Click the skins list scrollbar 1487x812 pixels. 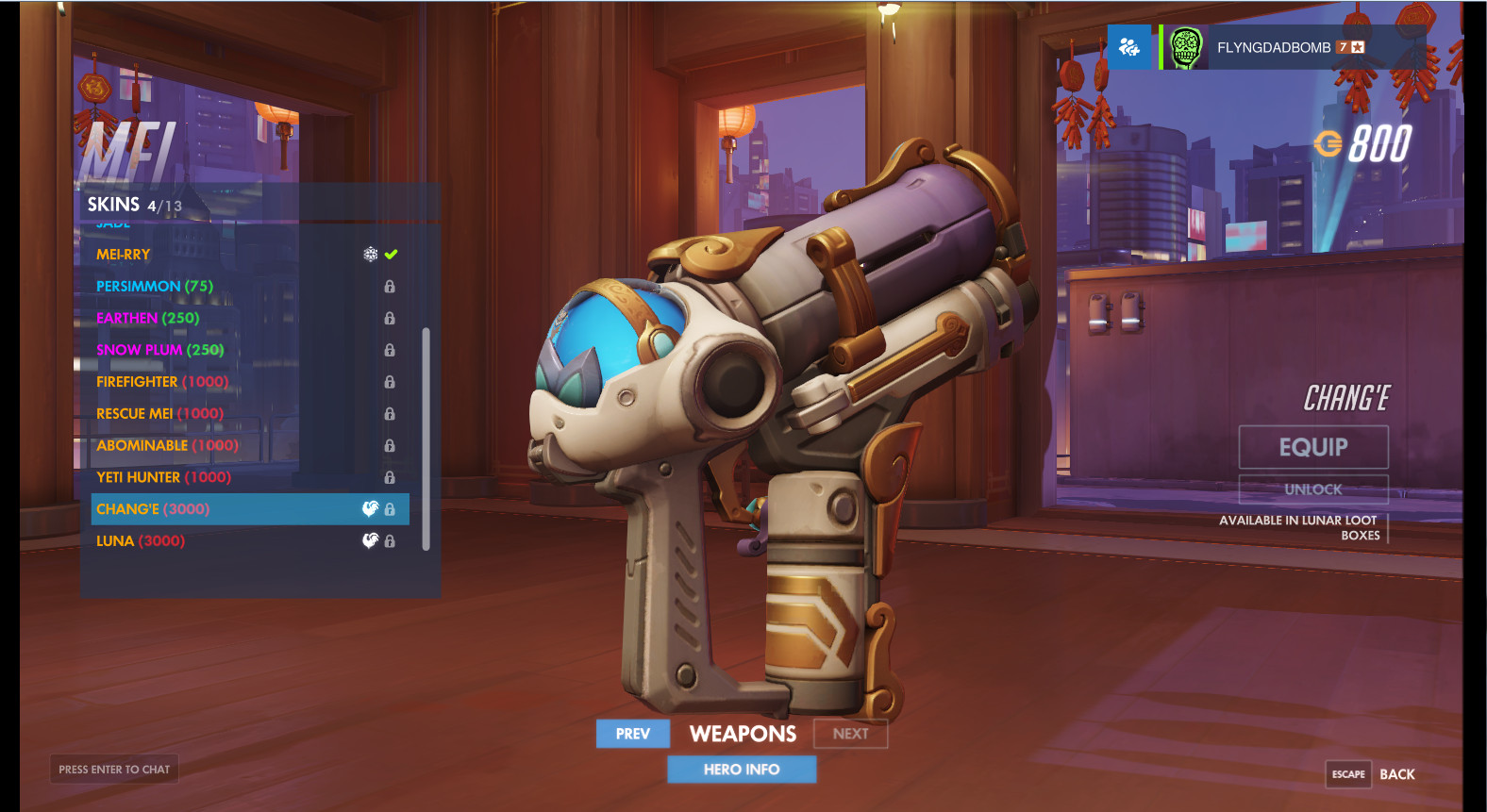(x=426, y=439)
